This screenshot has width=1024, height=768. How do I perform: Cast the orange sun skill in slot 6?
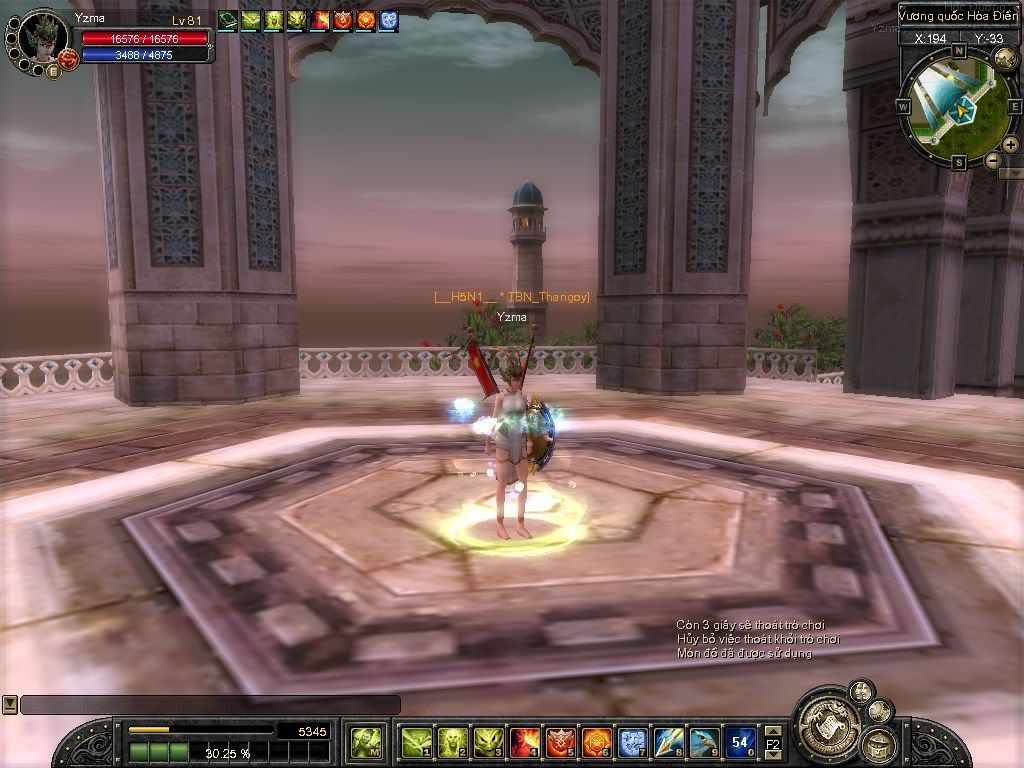pyautogui.click(x=596, y=742)
